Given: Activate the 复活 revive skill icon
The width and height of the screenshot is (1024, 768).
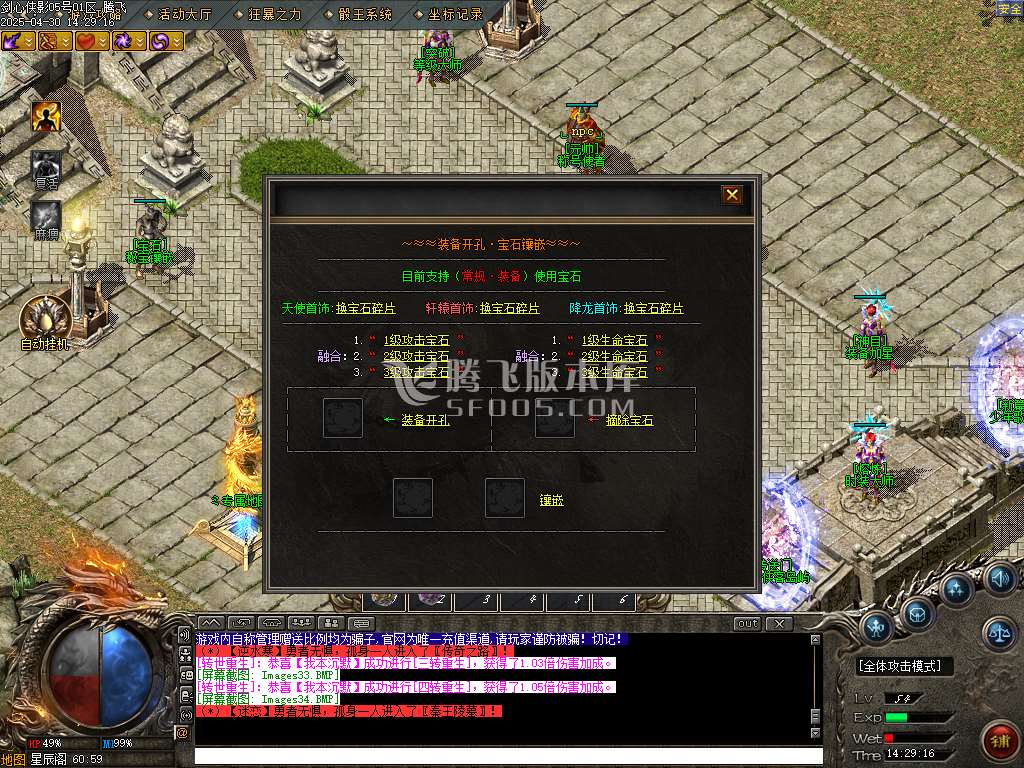Looking at the screenshot, I should coord(46,165).
